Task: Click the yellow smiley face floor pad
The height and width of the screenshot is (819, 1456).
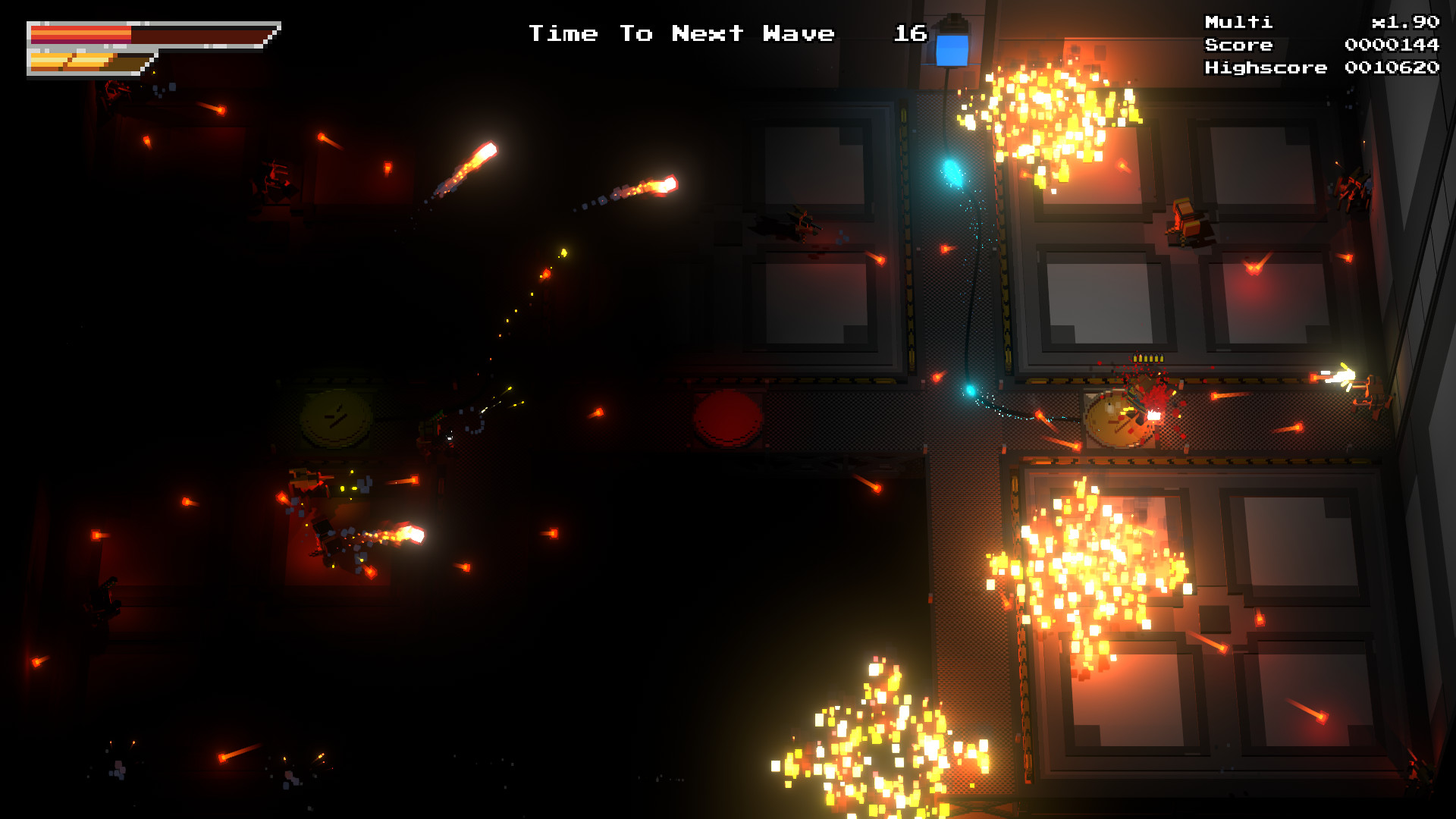Action: (336, 421)
